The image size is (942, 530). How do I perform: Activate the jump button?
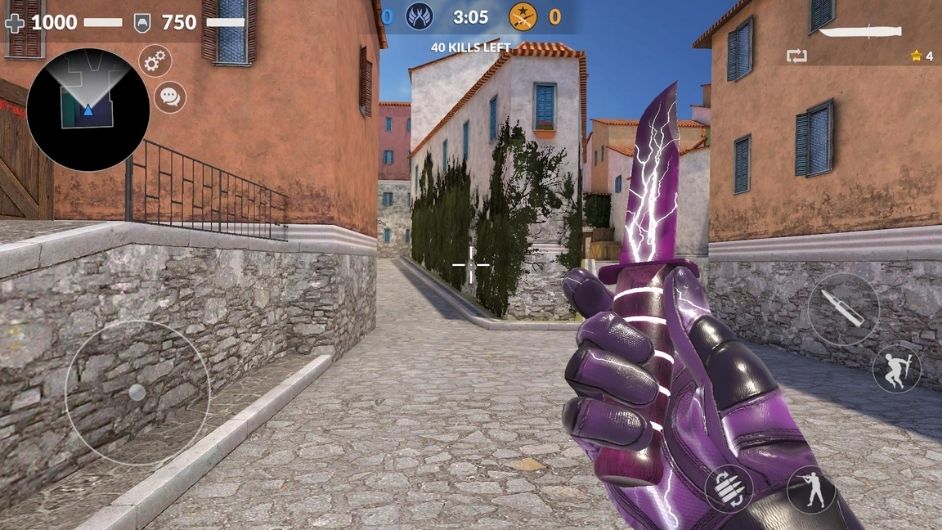(x=896, y=369)
